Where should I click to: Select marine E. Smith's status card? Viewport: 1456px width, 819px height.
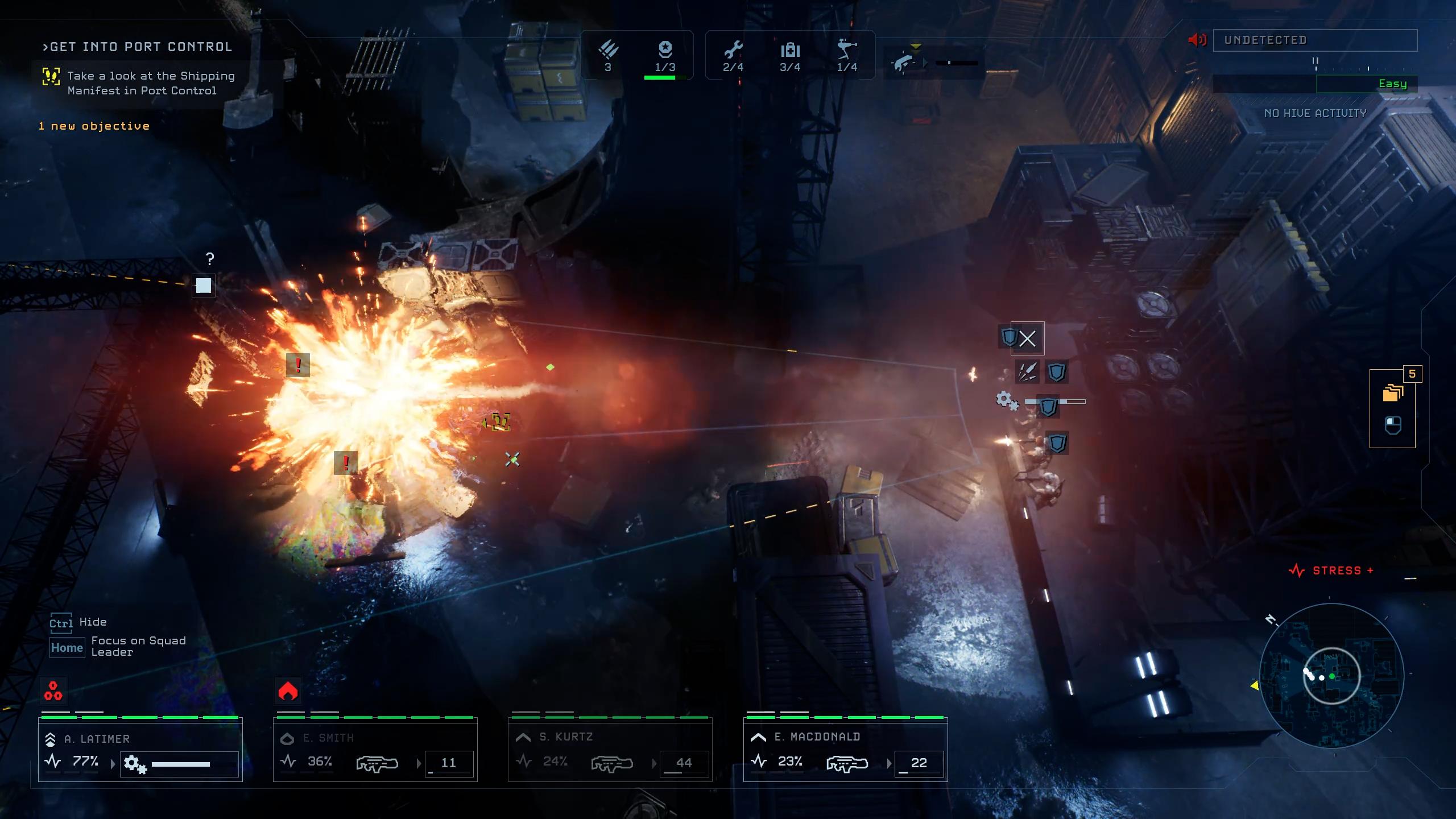[375, 750]
